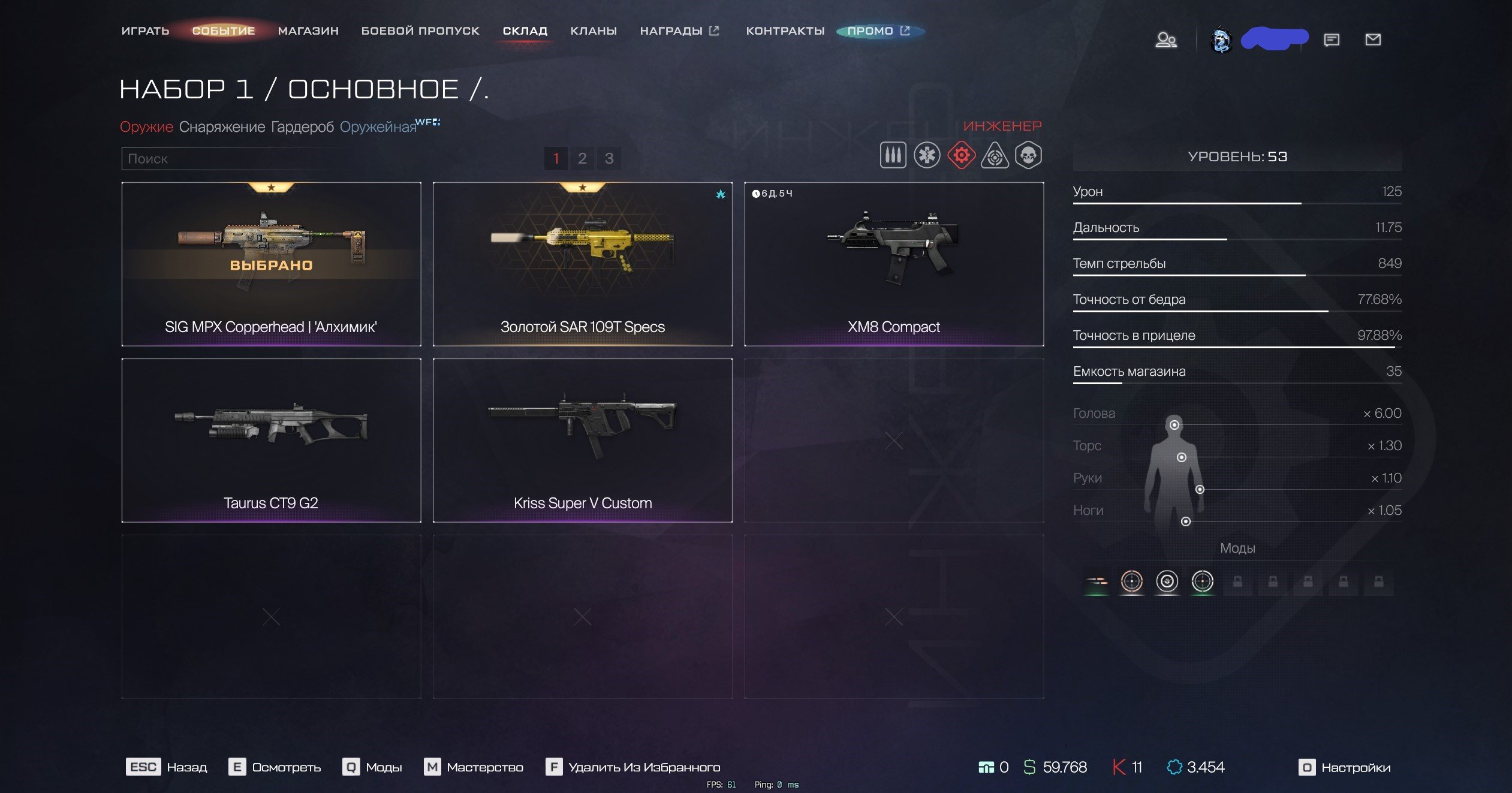Open Боевой пропуск battle pass

420,31
